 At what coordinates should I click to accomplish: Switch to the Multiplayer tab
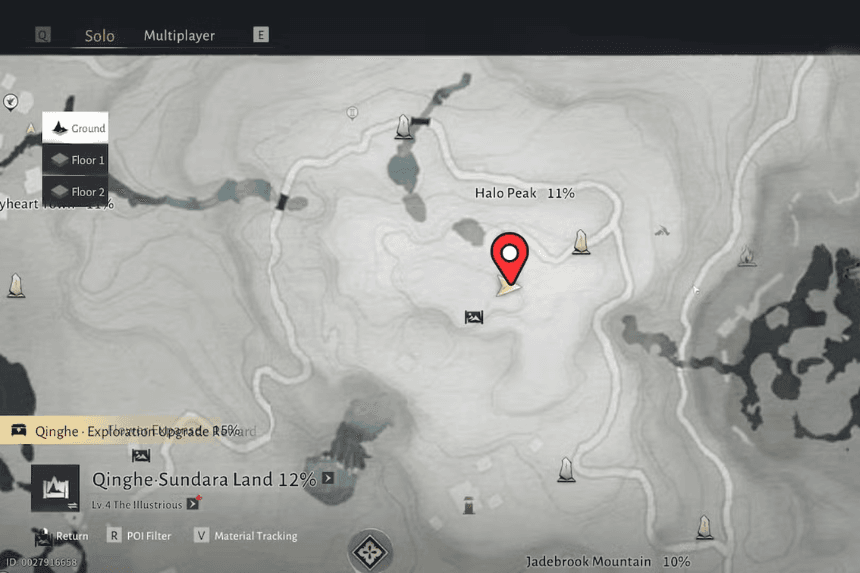pyautogui.click(x=179, y=36)
